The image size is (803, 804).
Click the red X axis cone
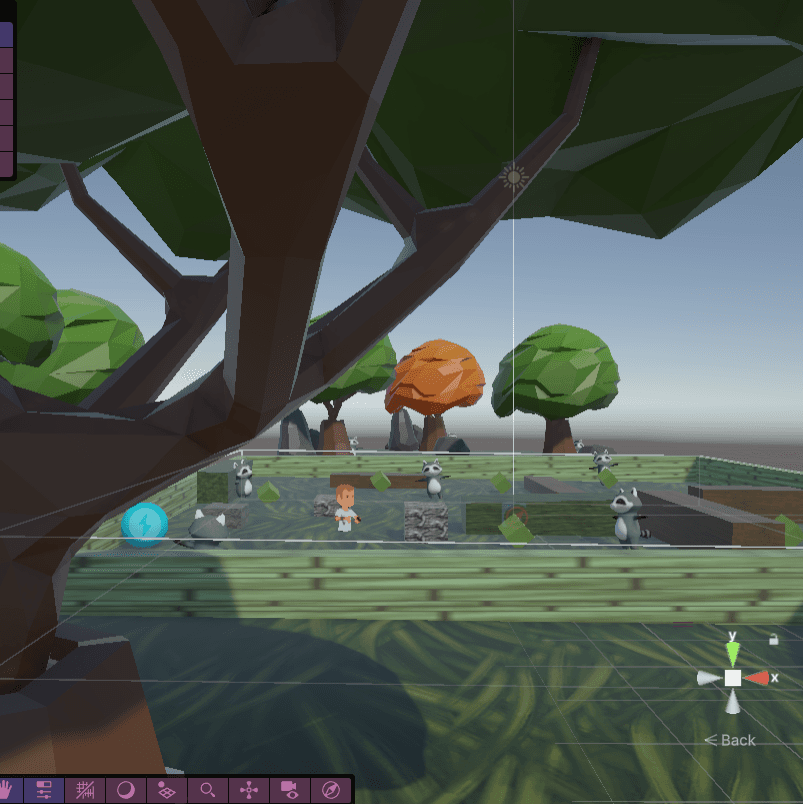click(758, 678)
